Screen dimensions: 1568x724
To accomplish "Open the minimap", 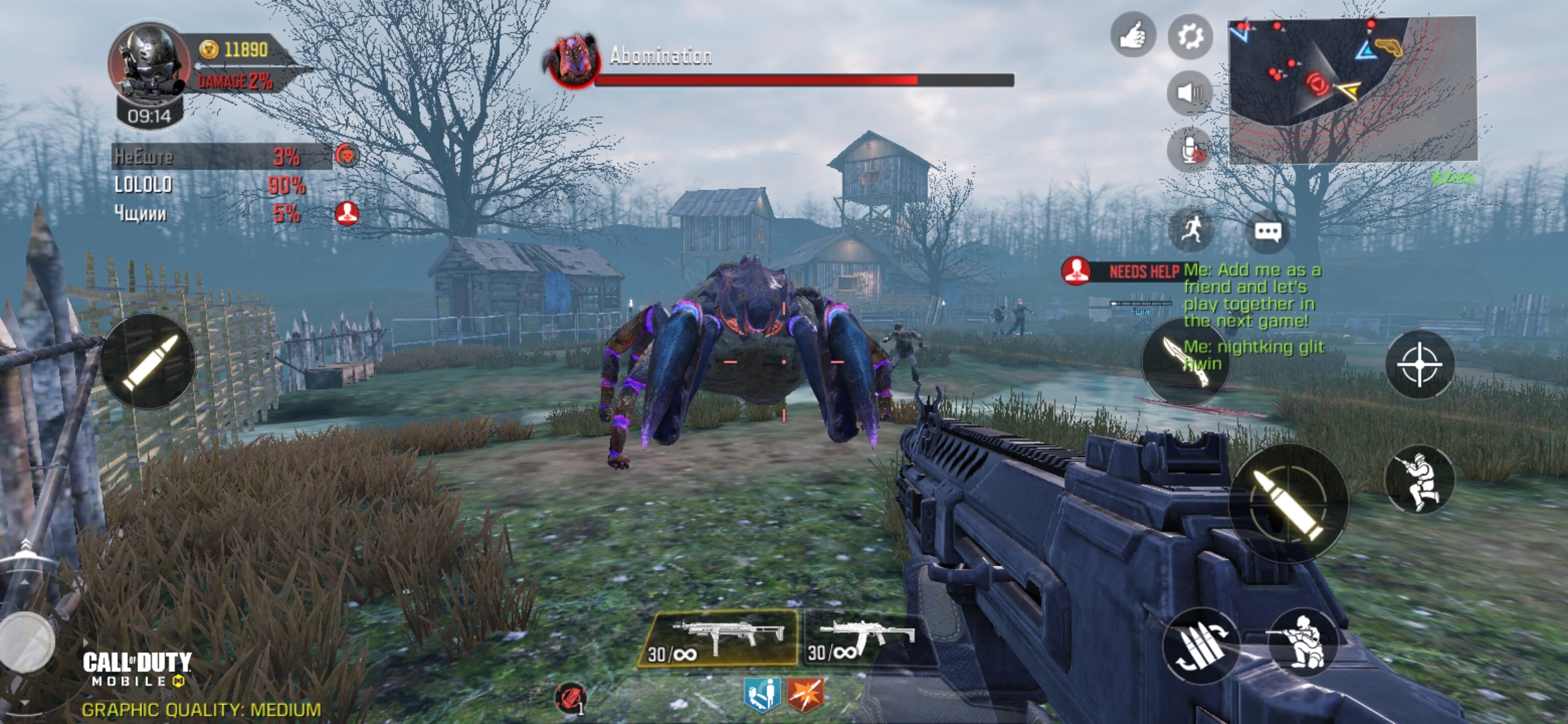I will (1352, 90).
